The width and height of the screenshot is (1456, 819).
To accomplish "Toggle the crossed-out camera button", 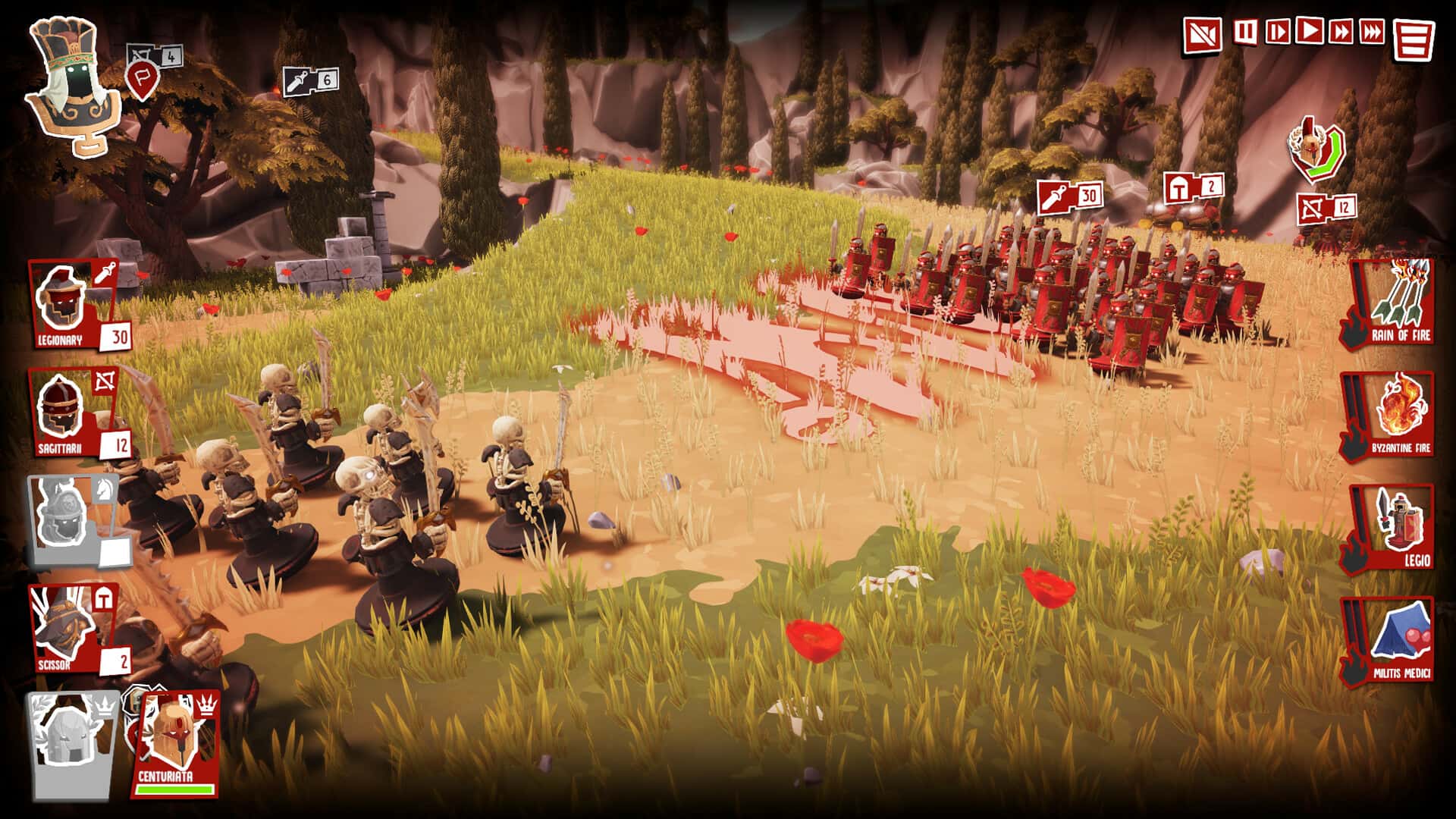I will tap(1203, 34).
